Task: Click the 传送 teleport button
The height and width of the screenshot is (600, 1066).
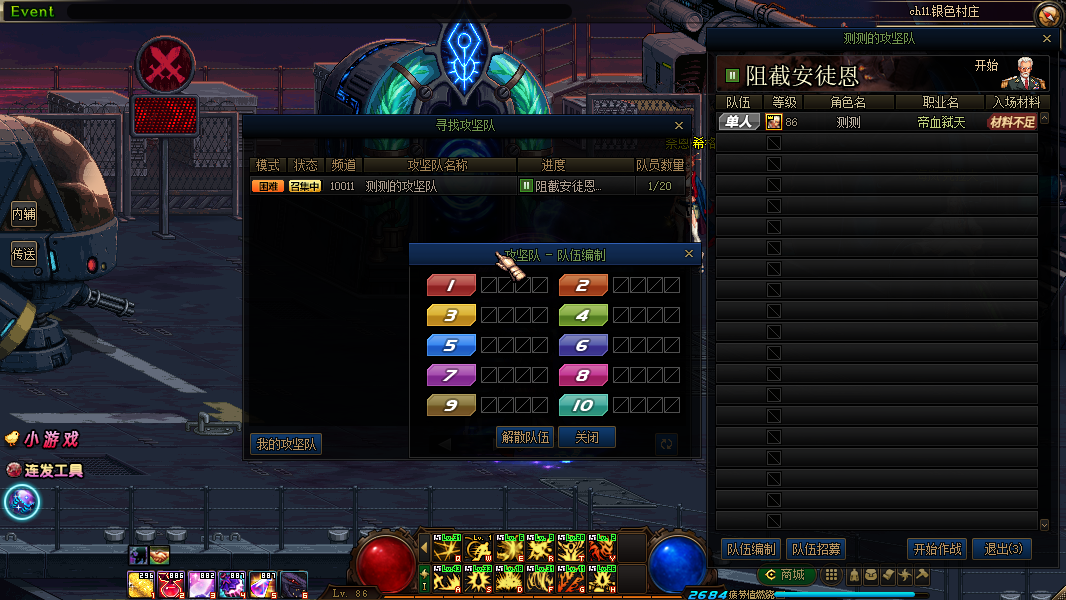Action: (23, 254)
